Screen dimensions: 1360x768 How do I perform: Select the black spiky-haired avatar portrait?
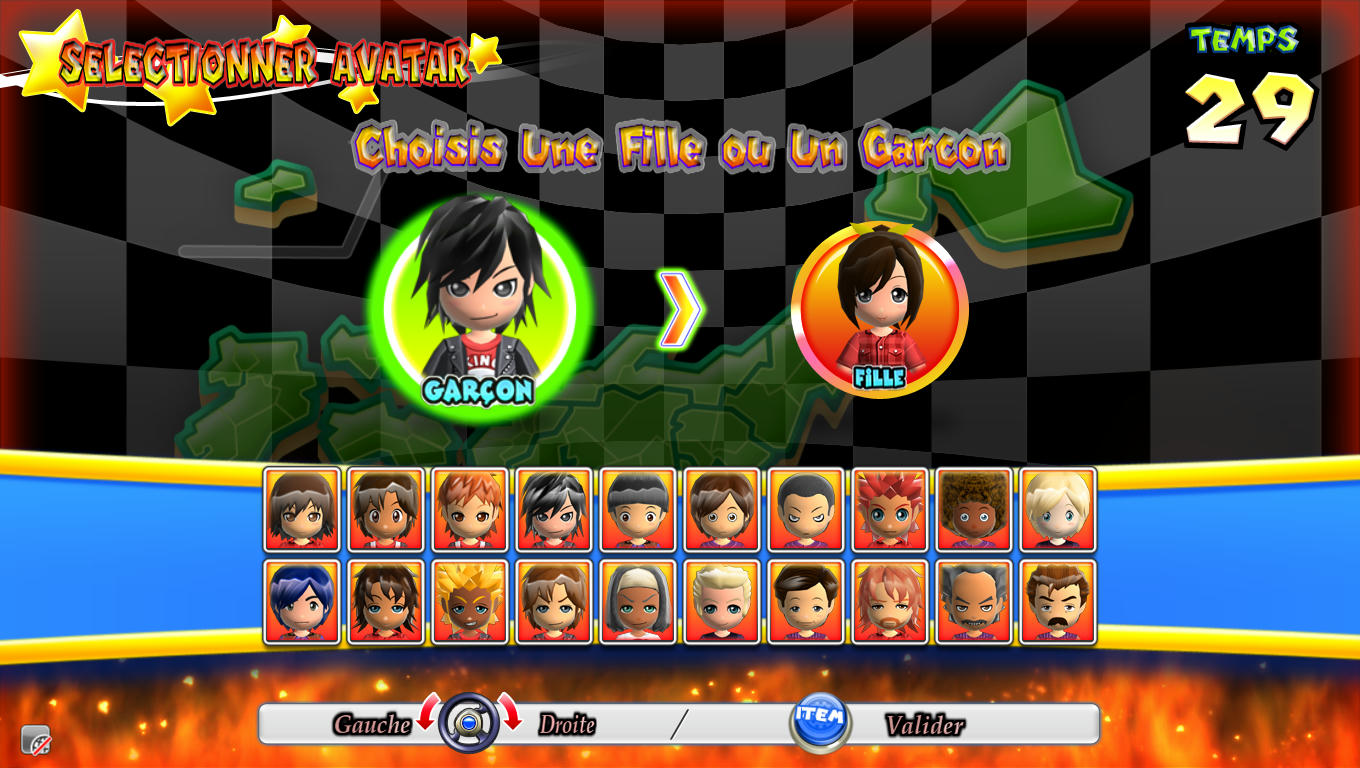pos(554,509)
